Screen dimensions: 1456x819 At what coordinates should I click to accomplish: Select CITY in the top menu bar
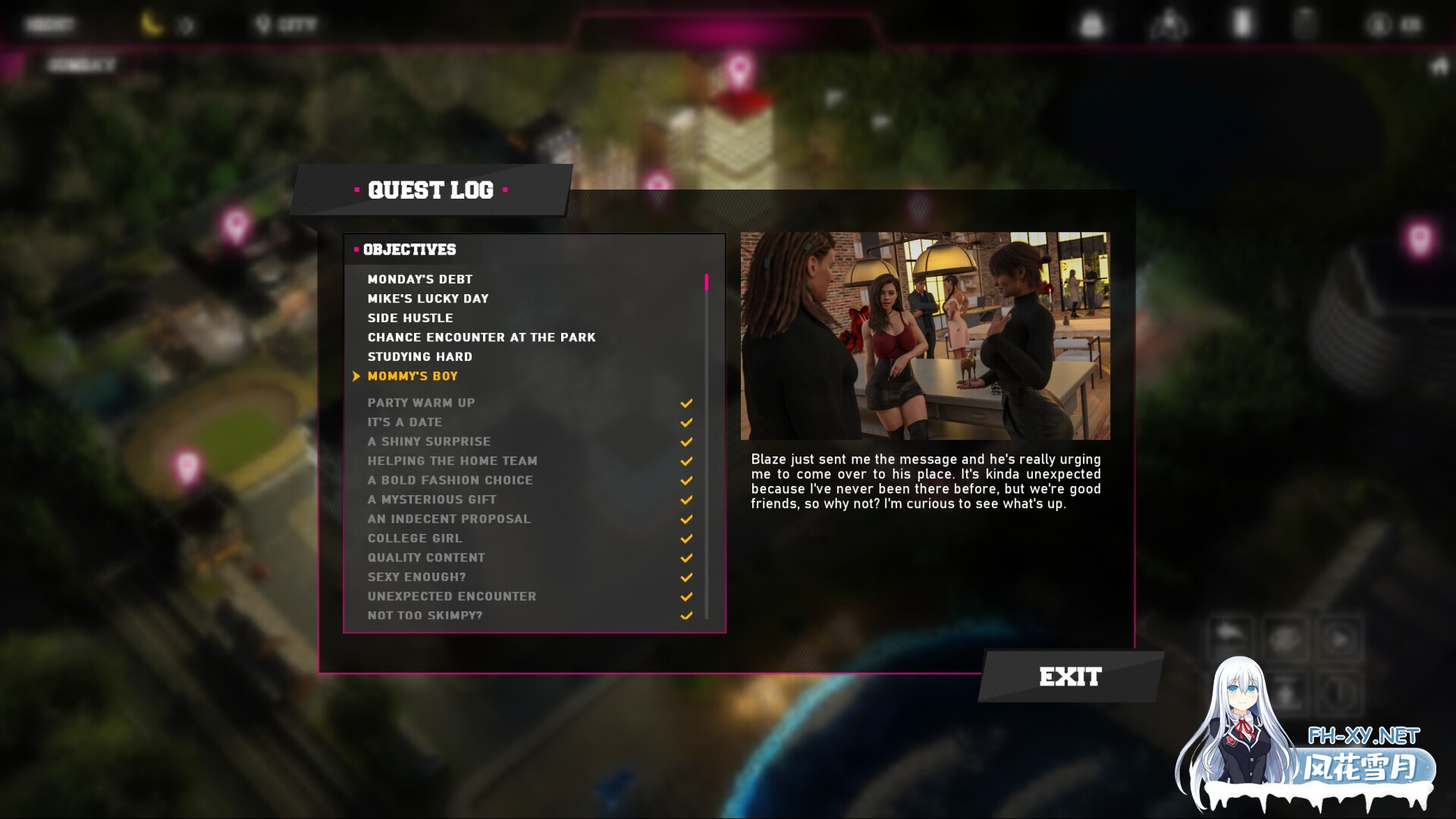point(296,23)
